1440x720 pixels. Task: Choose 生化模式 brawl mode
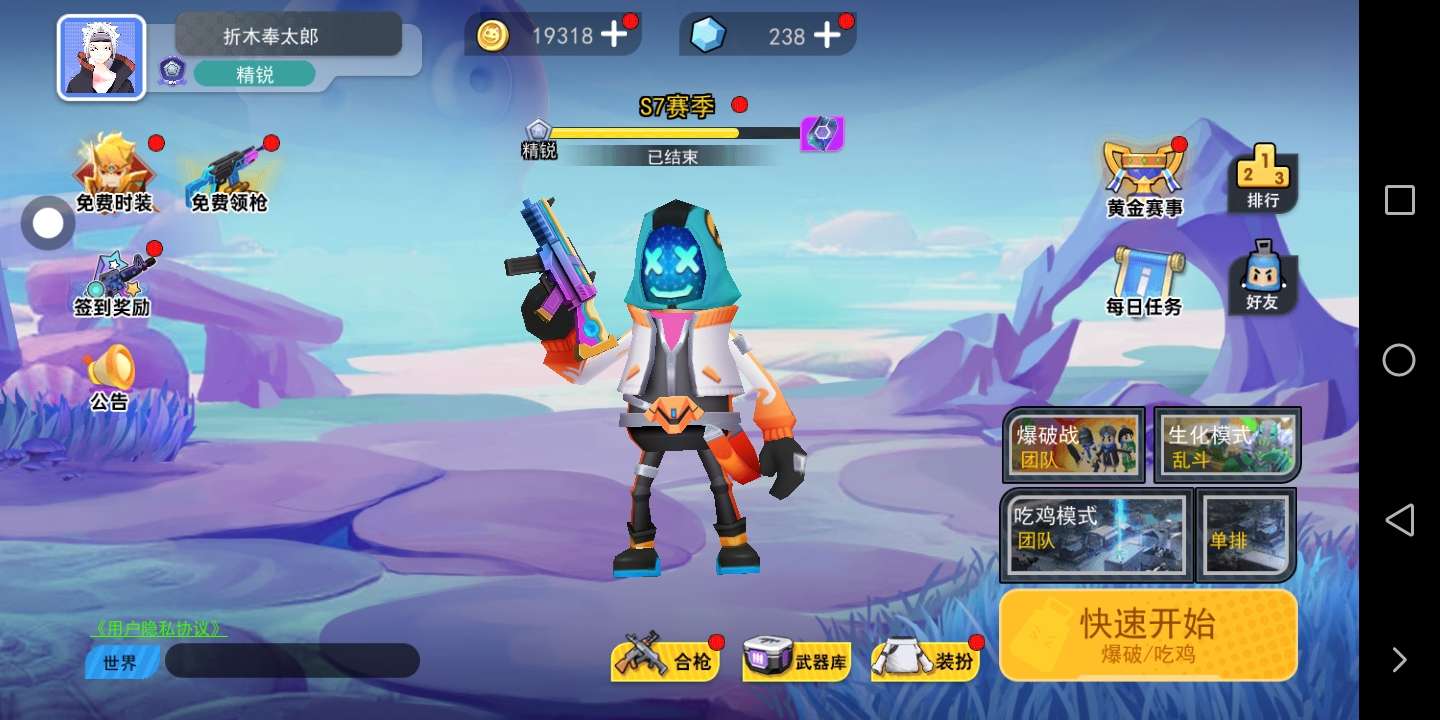1228,444
